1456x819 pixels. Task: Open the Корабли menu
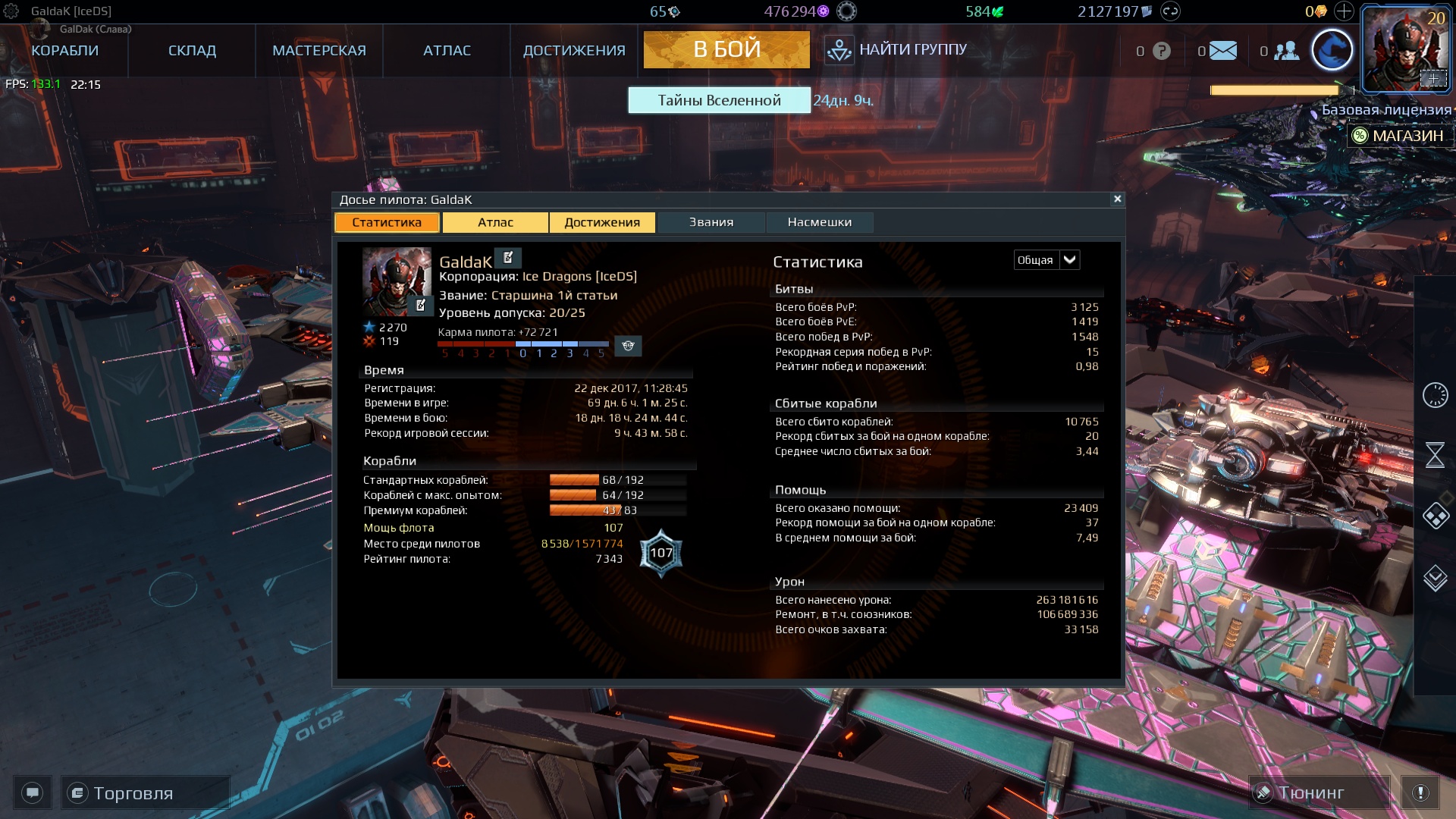65,51
